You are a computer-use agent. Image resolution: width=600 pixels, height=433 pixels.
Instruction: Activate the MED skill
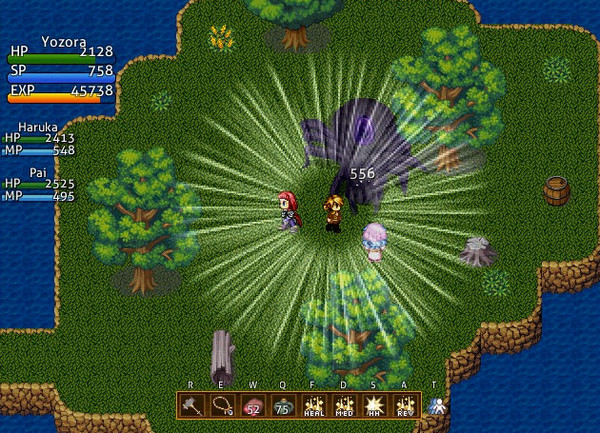coord(343,406)
